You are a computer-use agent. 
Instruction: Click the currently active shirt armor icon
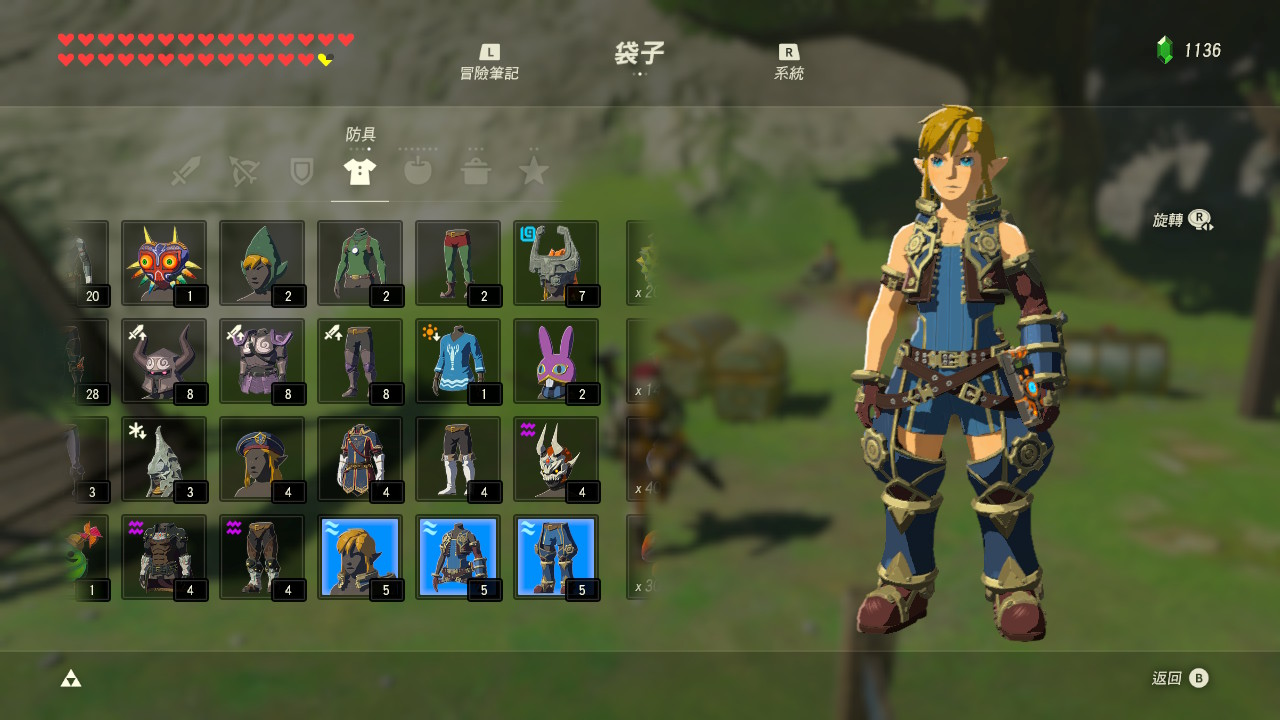pos(359,170)
